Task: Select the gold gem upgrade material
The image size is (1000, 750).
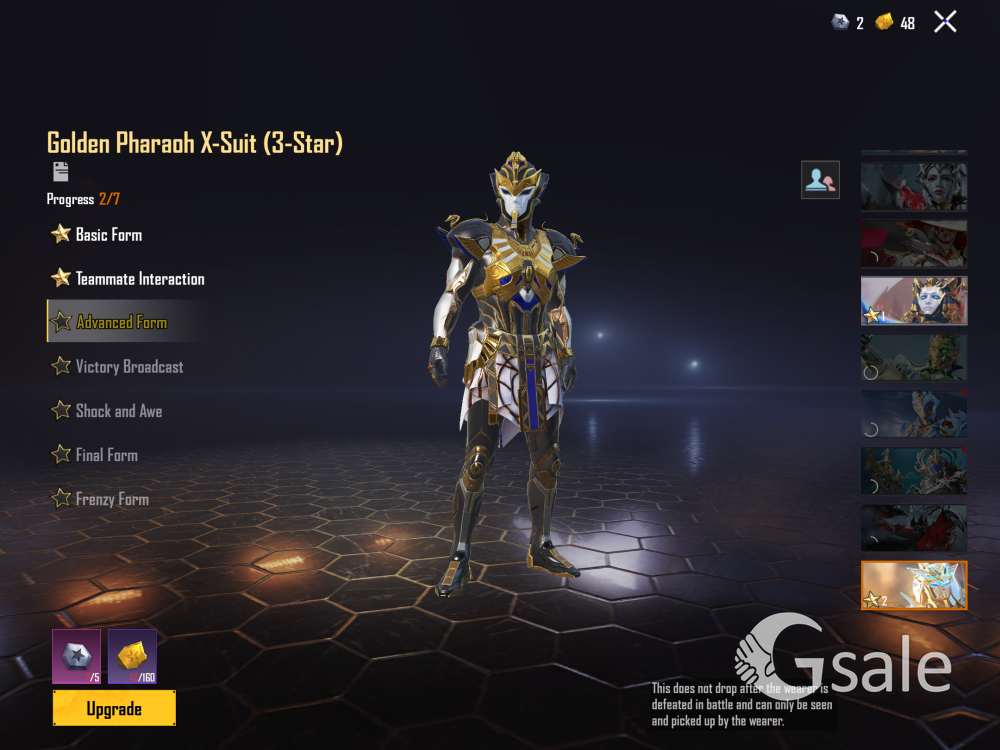Action: 132,655
